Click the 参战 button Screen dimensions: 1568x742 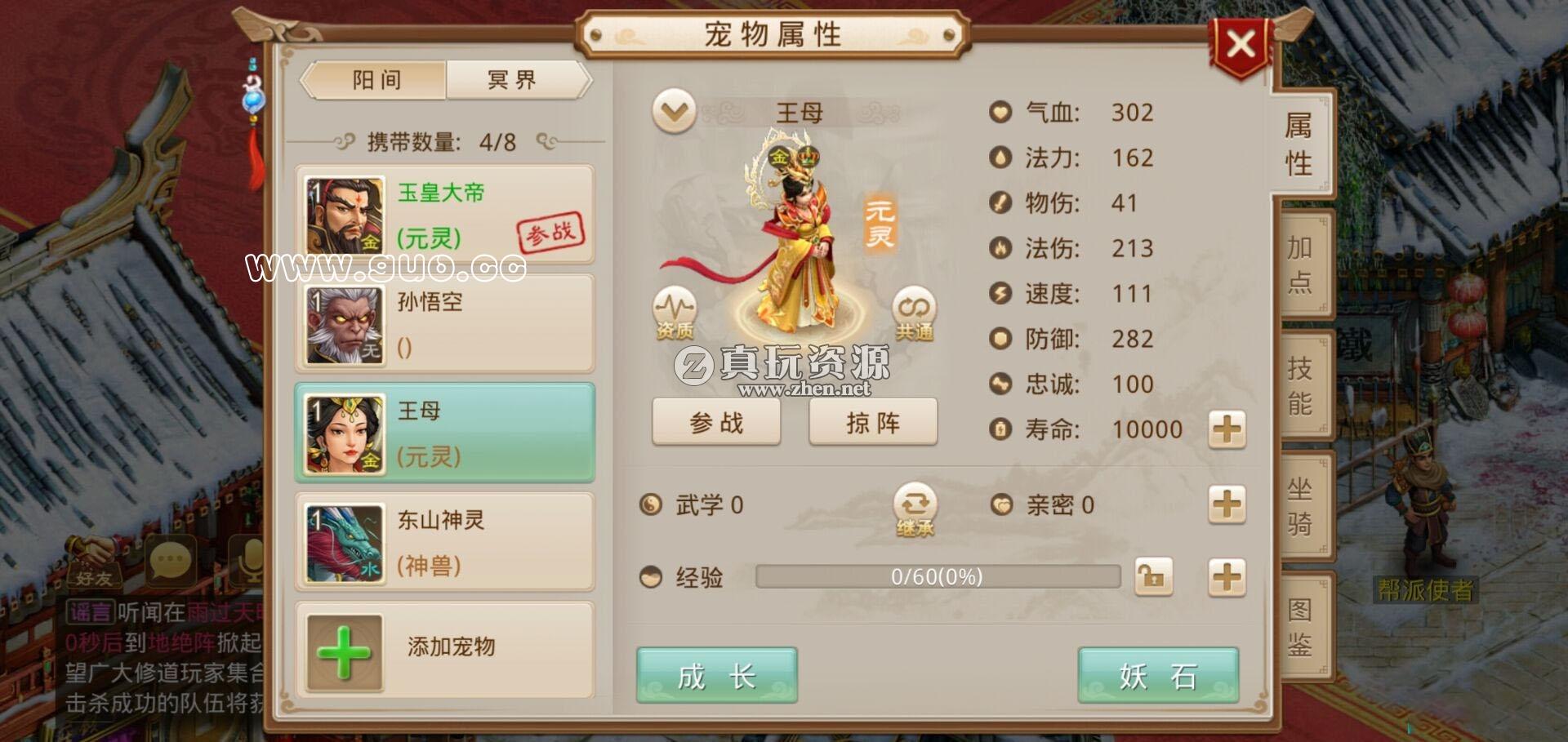coord(716,422)
